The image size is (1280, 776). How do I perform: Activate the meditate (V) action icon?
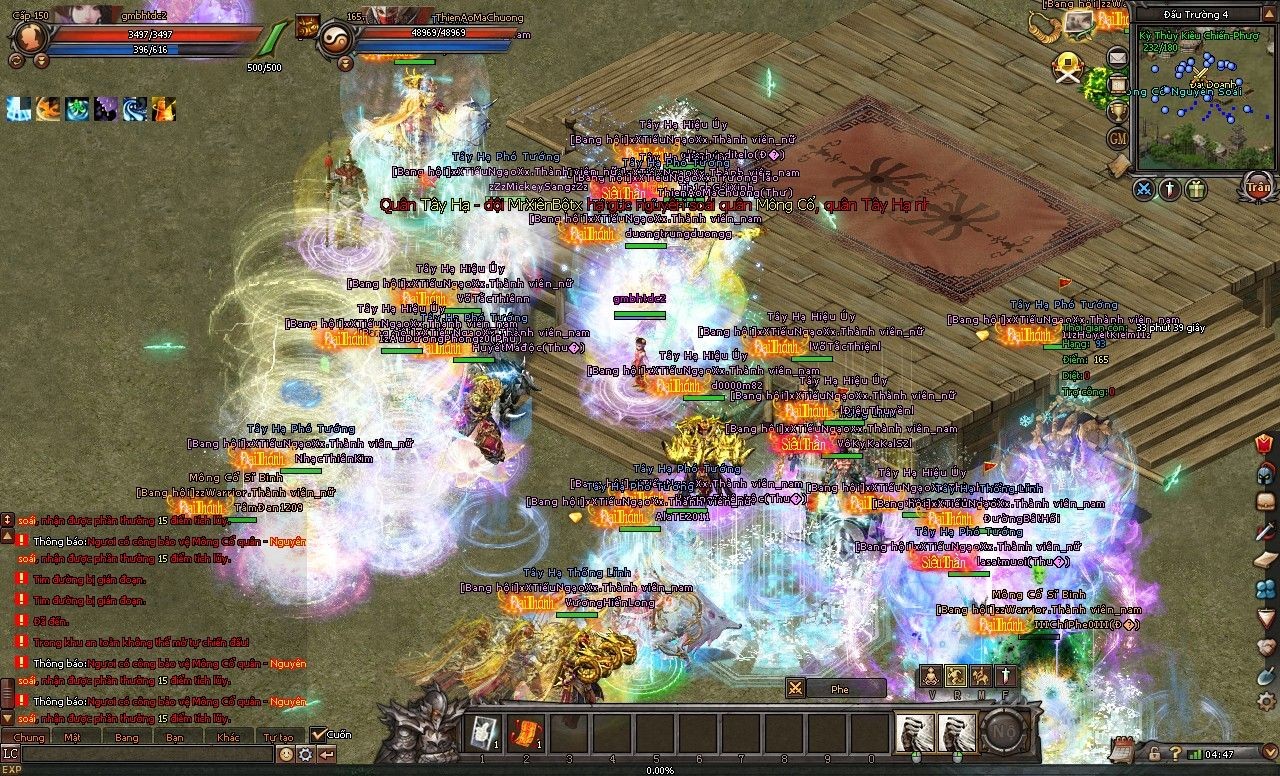[931, 676]
